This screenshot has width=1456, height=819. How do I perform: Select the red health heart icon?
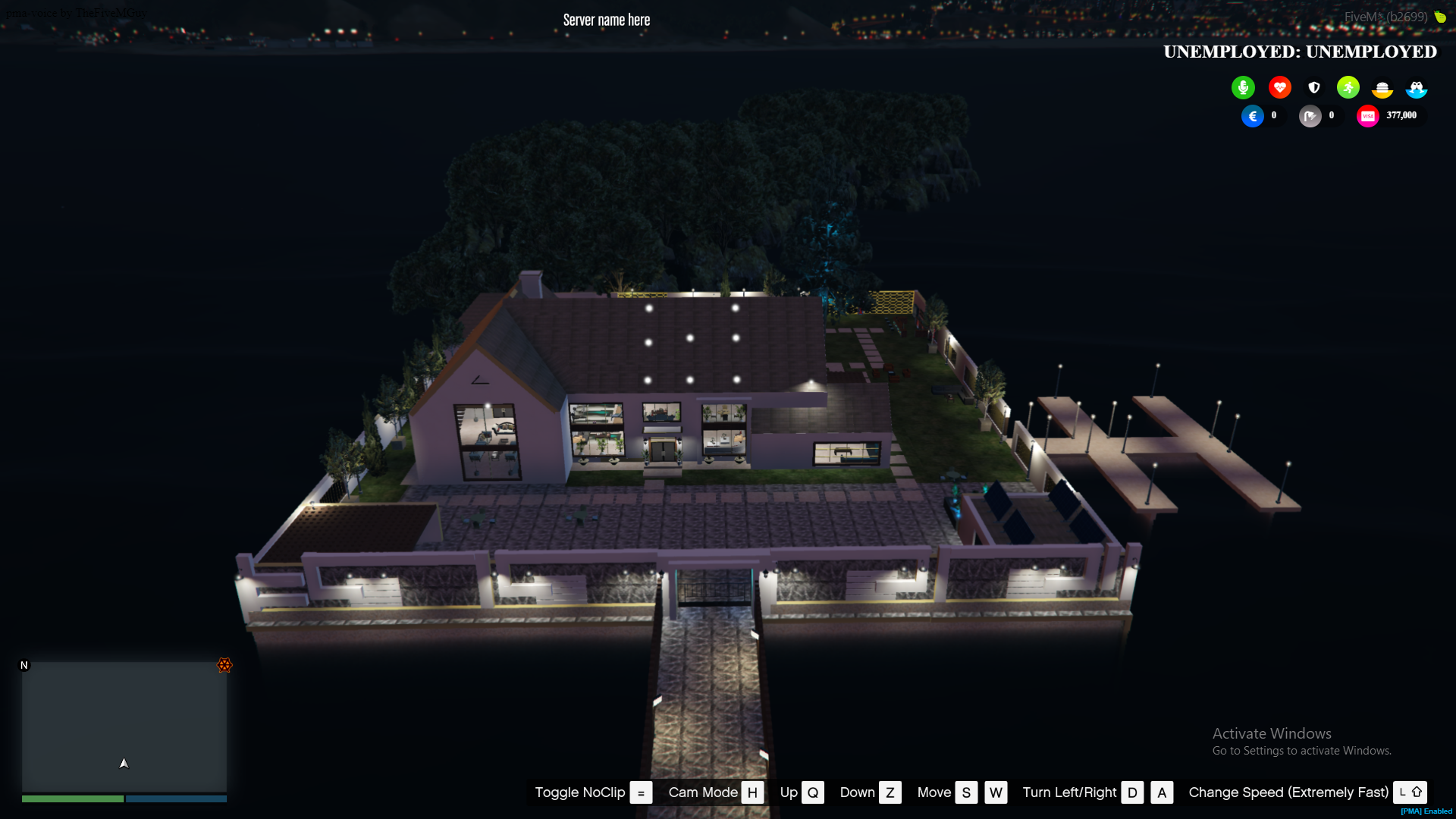[1279, 87]
